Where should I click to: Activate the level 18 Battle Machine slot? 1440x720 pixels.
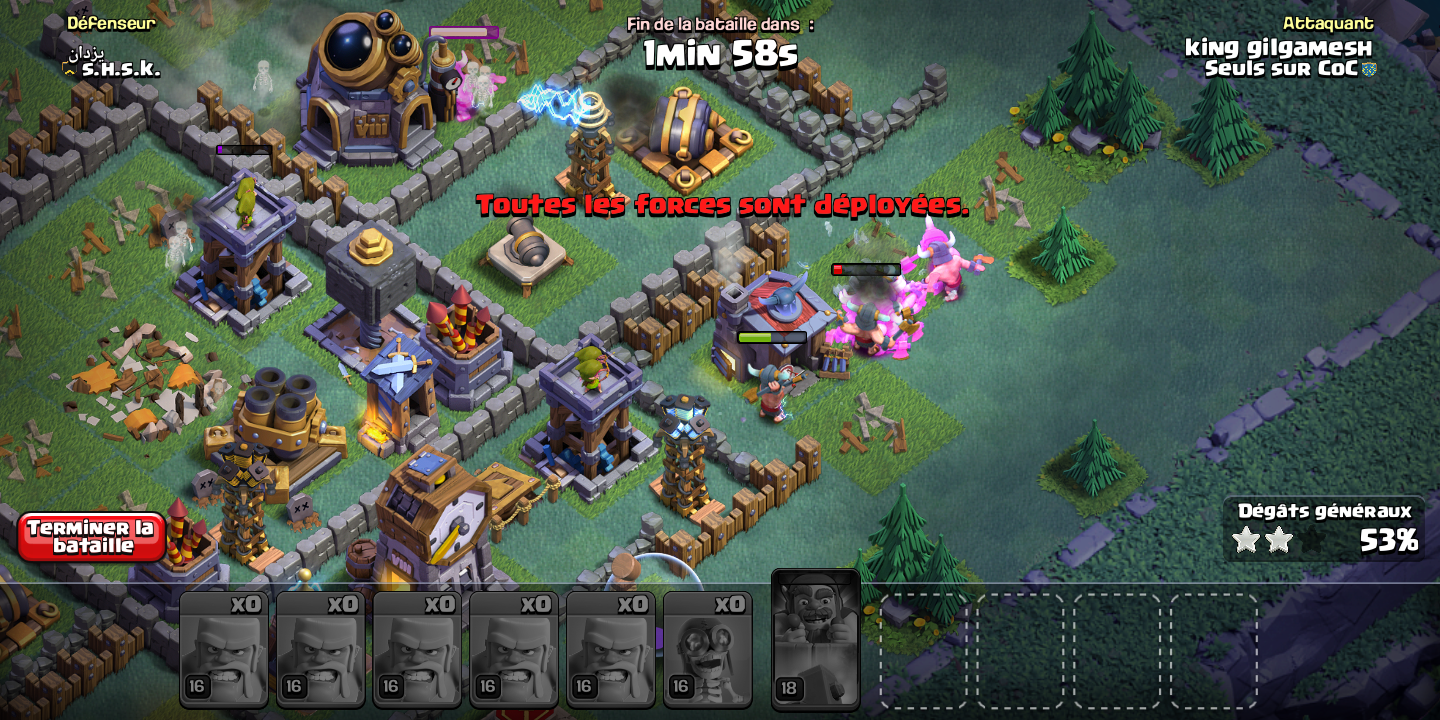point(815,638)
